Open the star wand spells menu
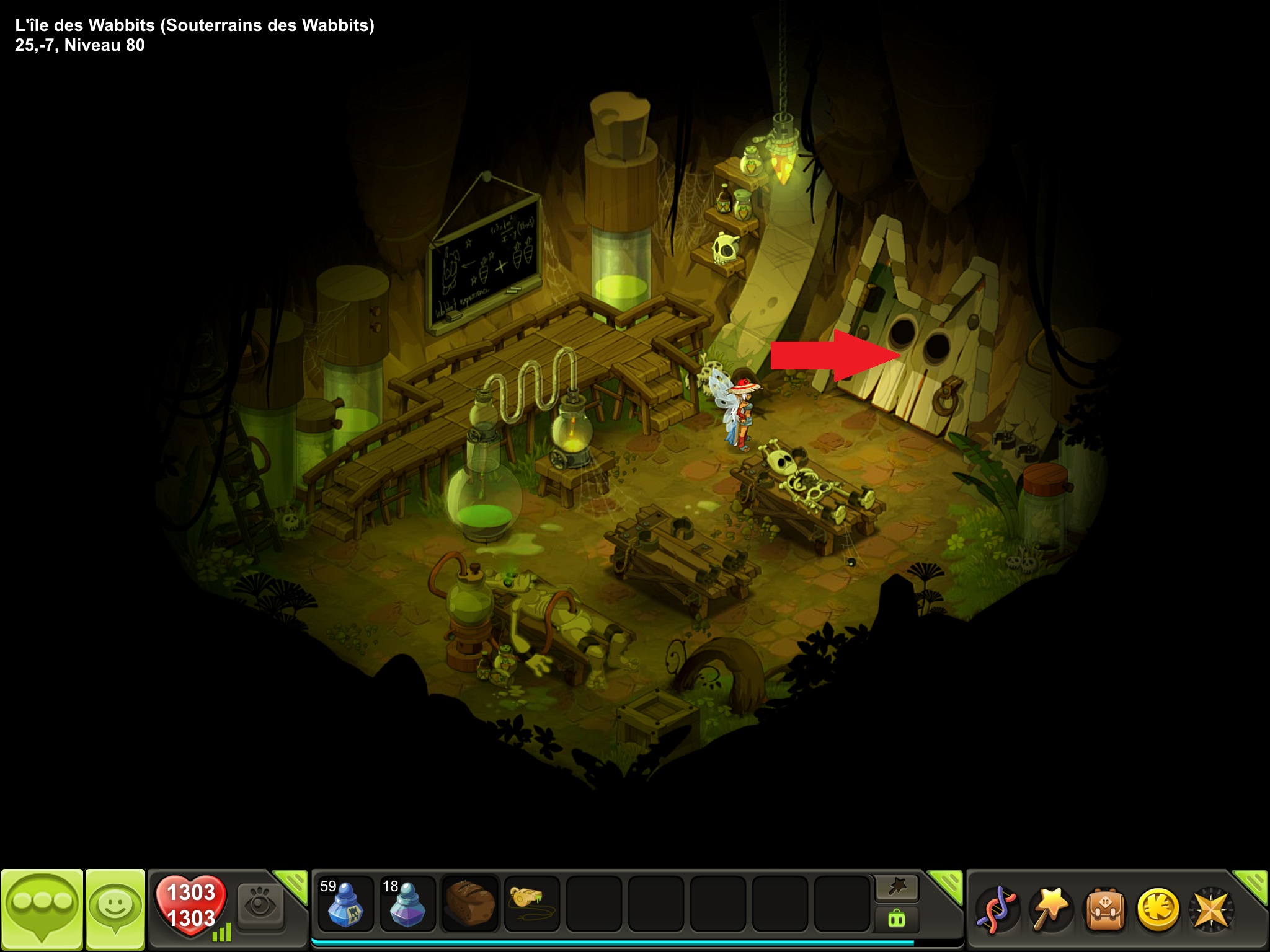Screen dimensions: 1270x952 coord(1050,910)
